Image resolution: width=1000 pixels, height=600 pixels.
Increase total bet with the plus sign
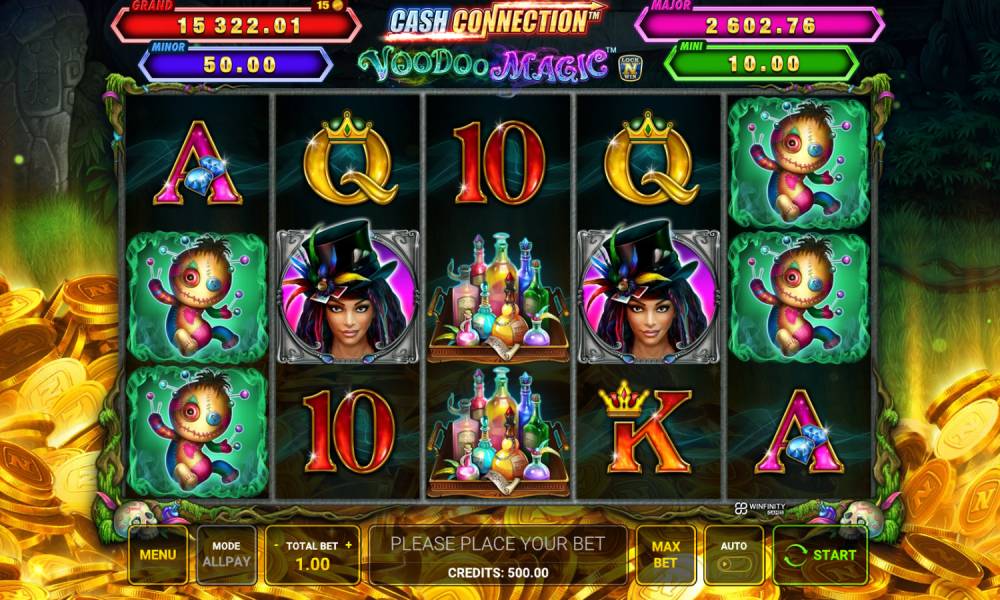coord(348,546)
